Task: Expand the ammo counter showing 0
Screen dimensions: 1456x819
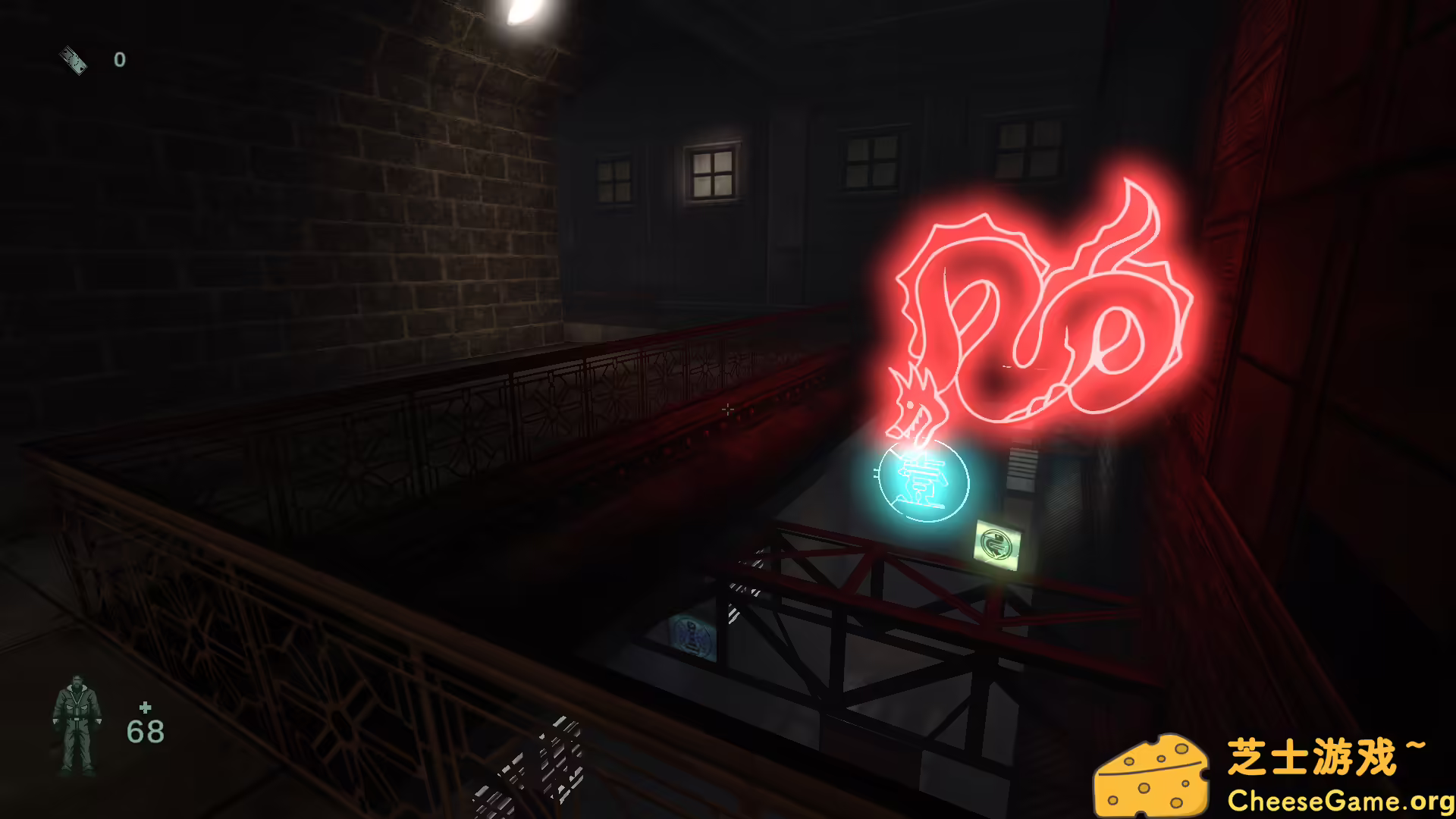Action: click(119, 61)
